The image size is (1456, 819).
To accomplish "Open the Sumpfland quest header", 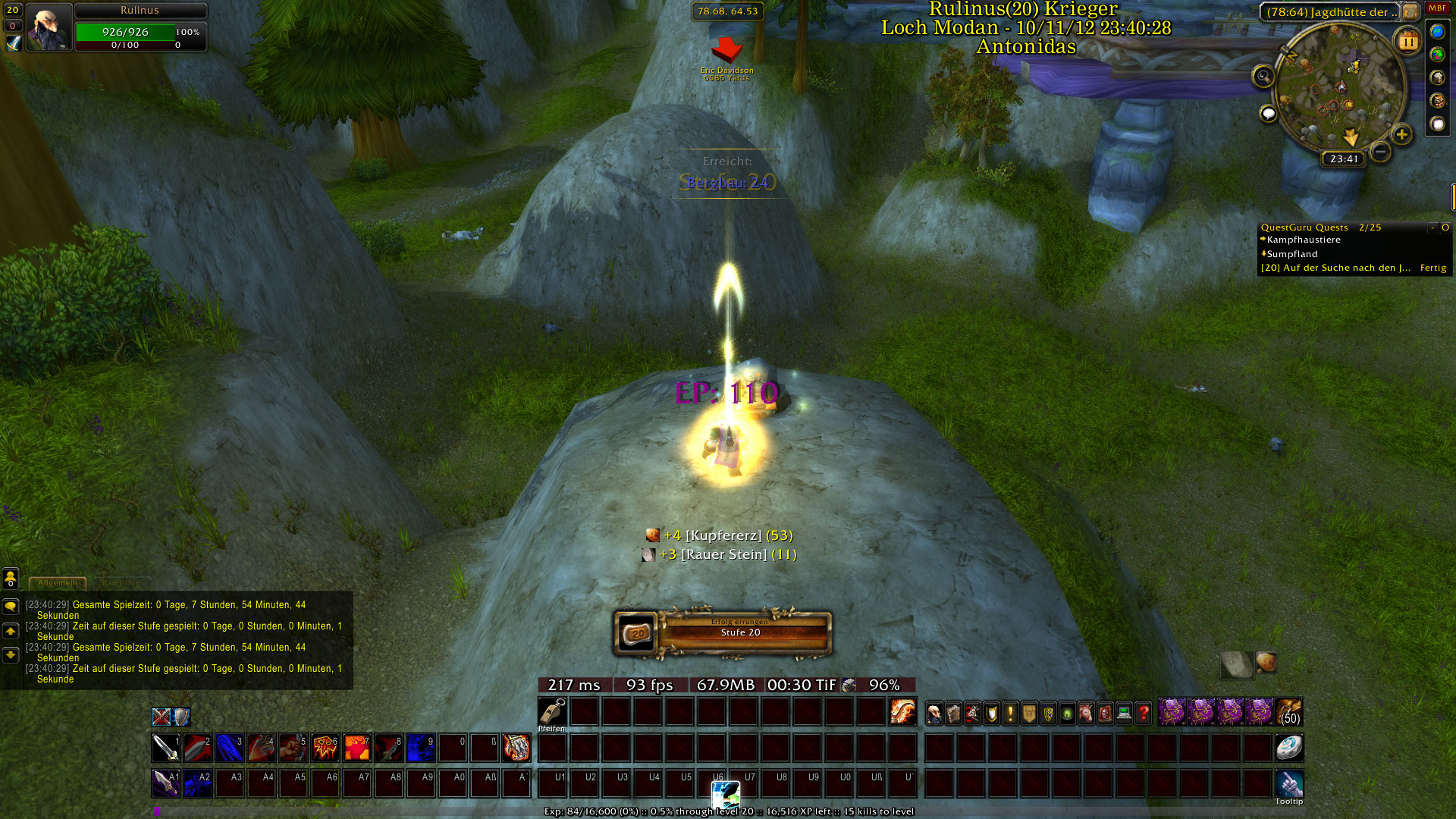I will coord(1291,254).
